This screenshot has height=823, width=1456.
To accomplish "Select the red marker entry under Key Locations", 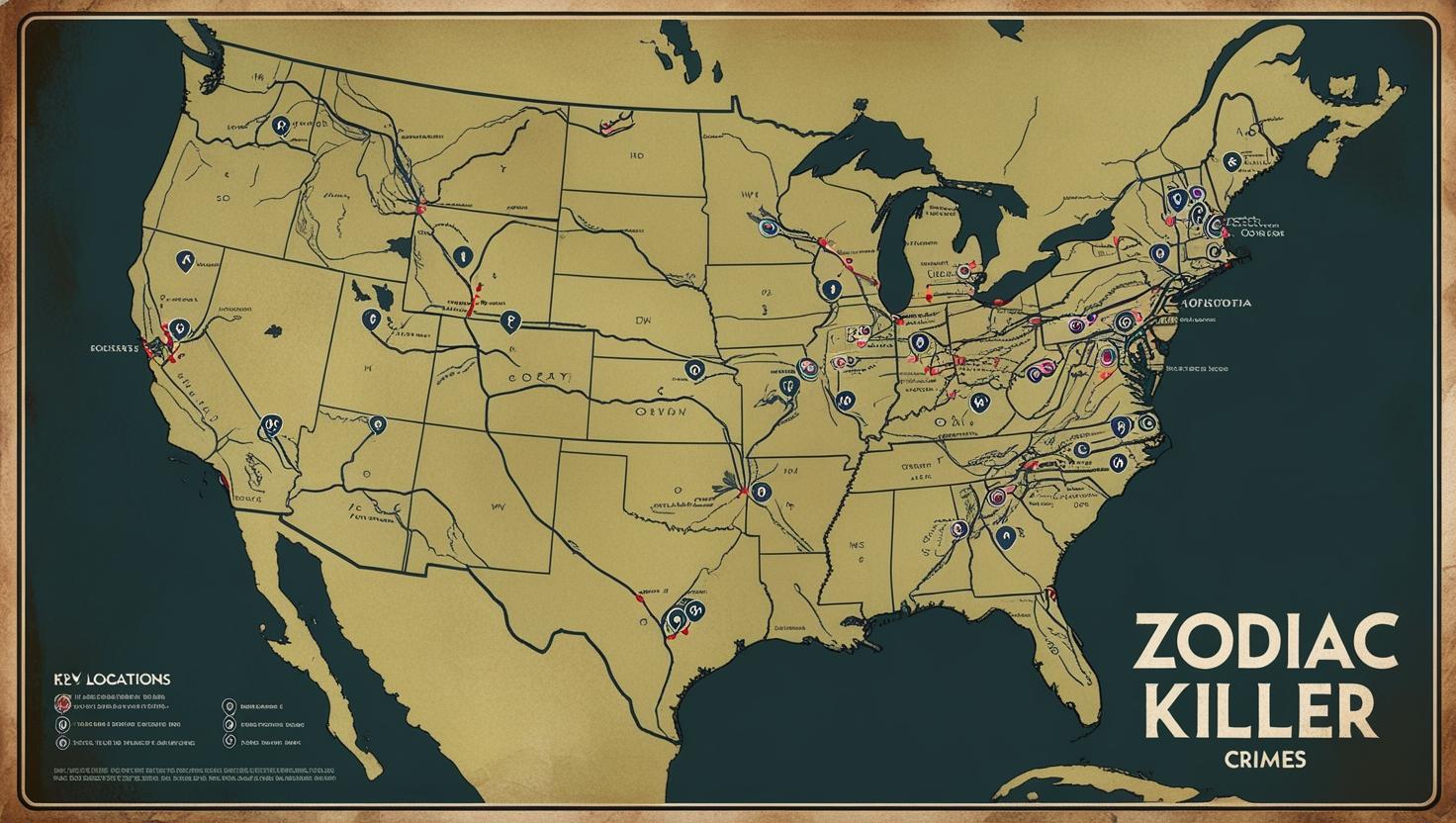I will click(62, 703).
